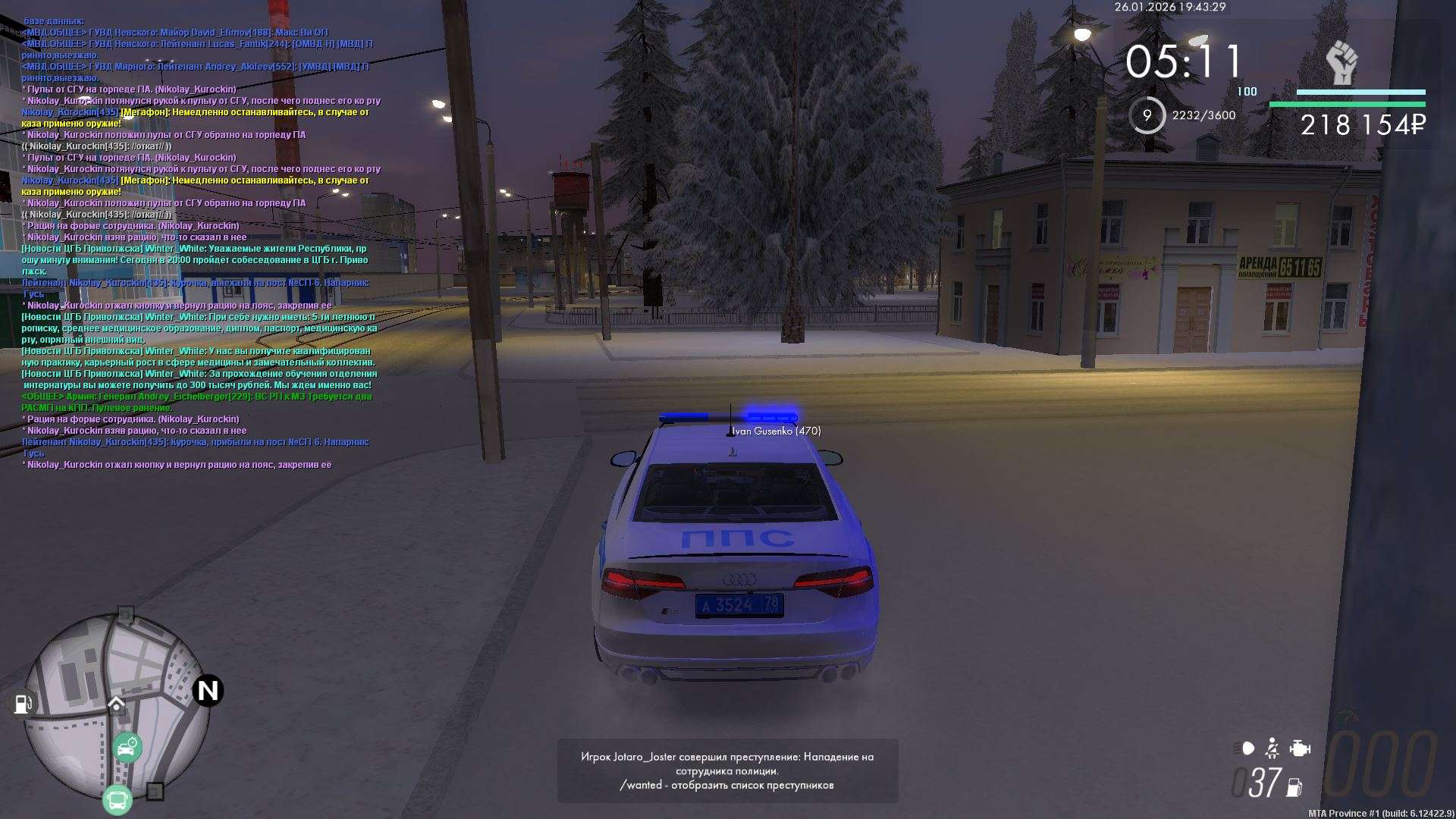Click the level 9 progress circle
The width and height of the screenshot is (1456, 819).
click(1147, 115)
